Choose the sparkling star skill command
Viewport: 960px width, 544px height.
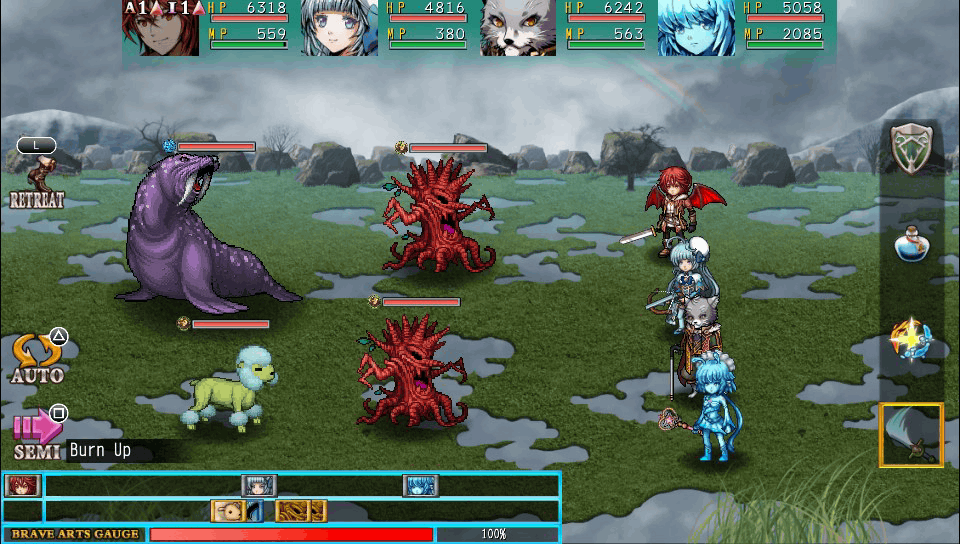pos(911,342)
